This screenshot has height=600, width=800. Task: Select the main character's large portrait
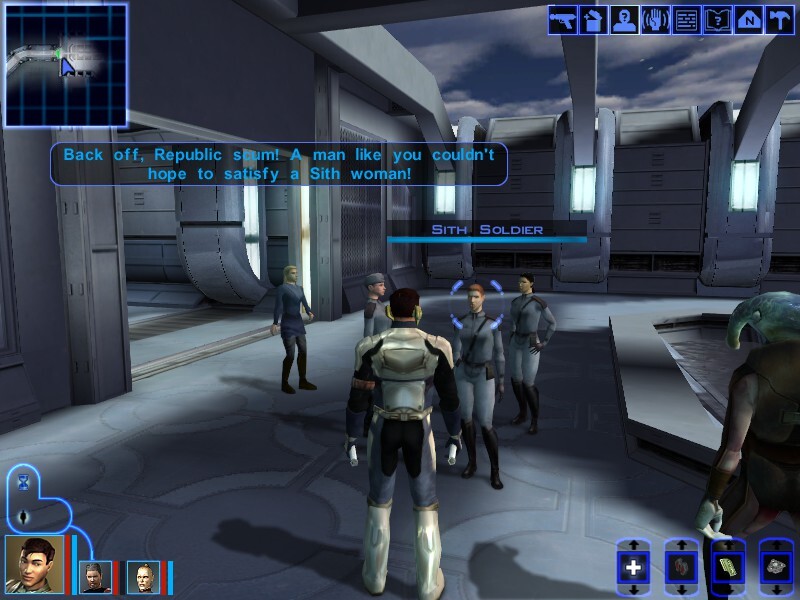34,564
